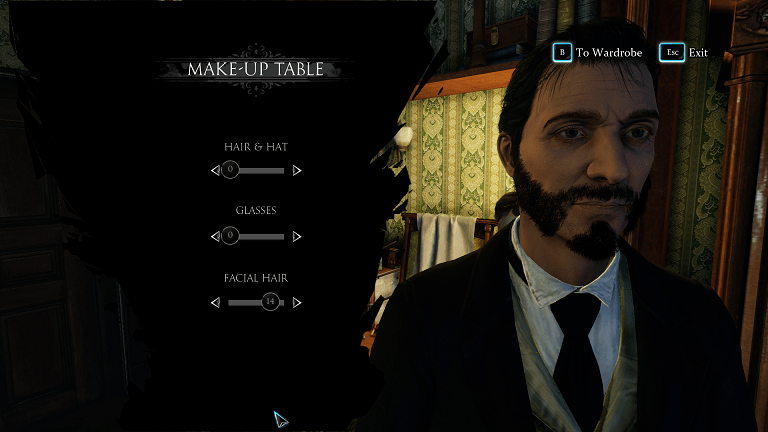Go to Wardrobe
This screenshot has height=432, width=768.
(598, 52)
